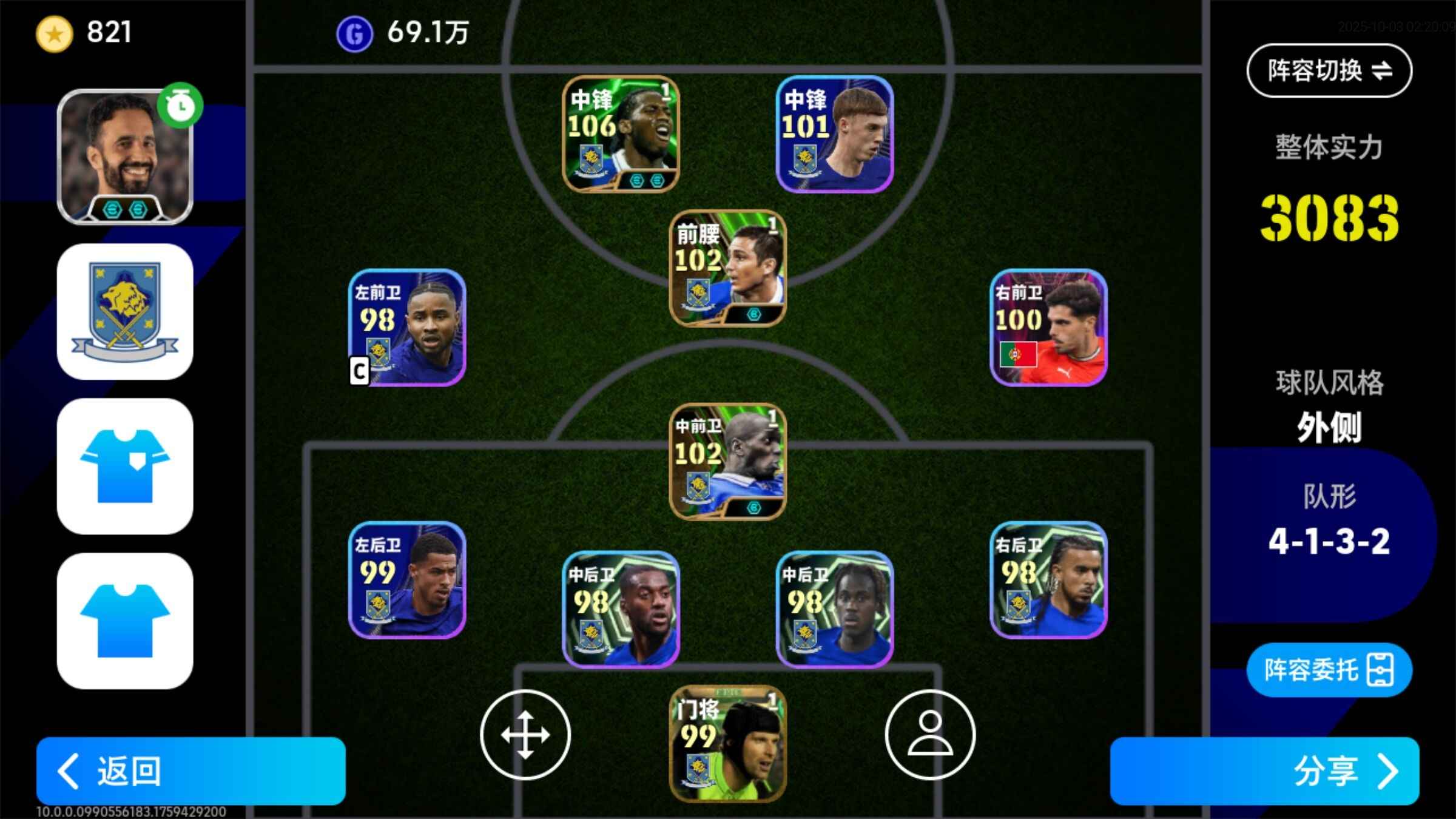Pick the 门将 goalkeeper card
This screenshot has height=819, width=1456.
point(727,743)
